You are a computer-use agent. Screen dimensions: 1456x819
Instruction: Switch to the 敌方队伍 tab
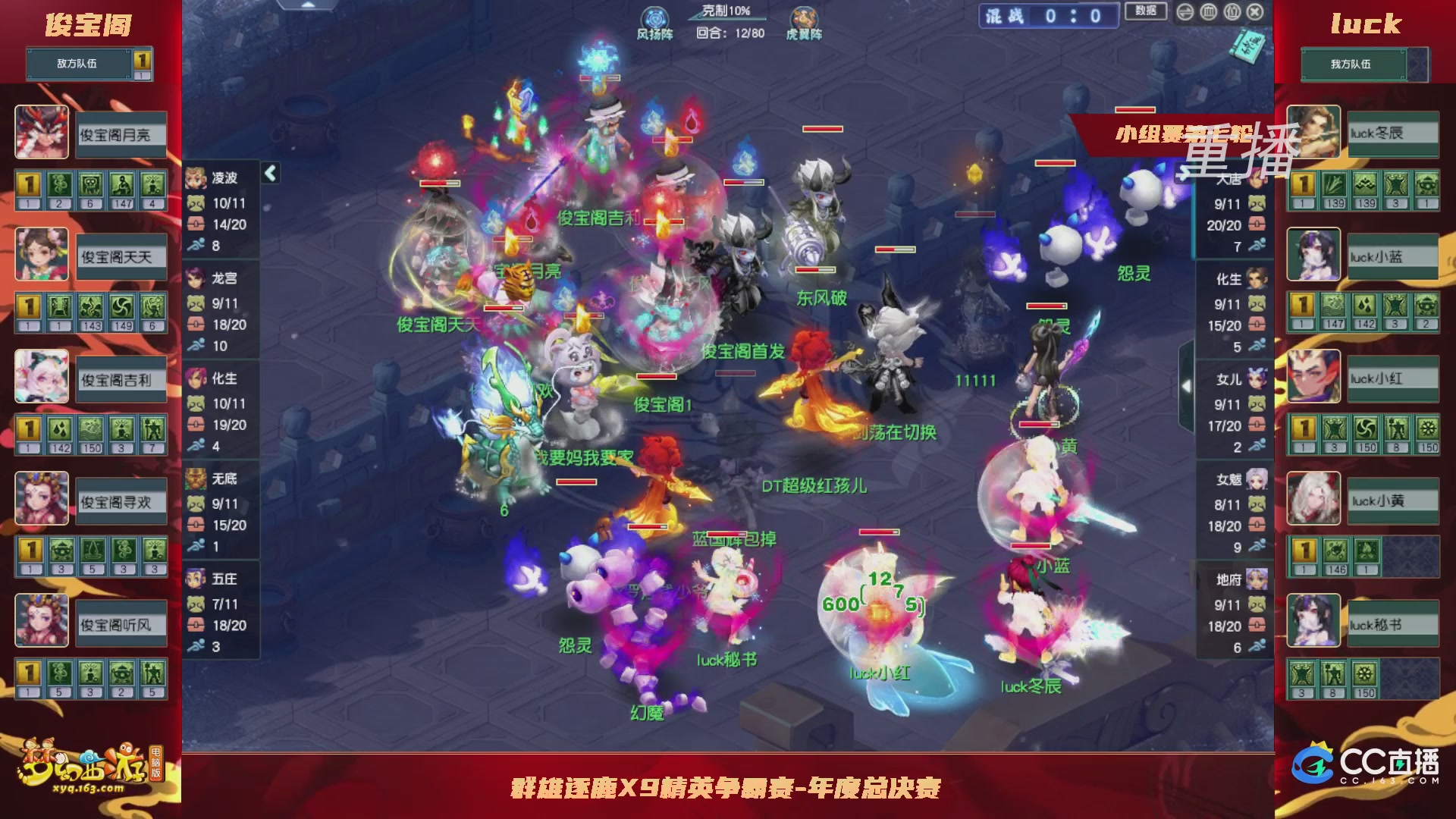tap(76, 64)
